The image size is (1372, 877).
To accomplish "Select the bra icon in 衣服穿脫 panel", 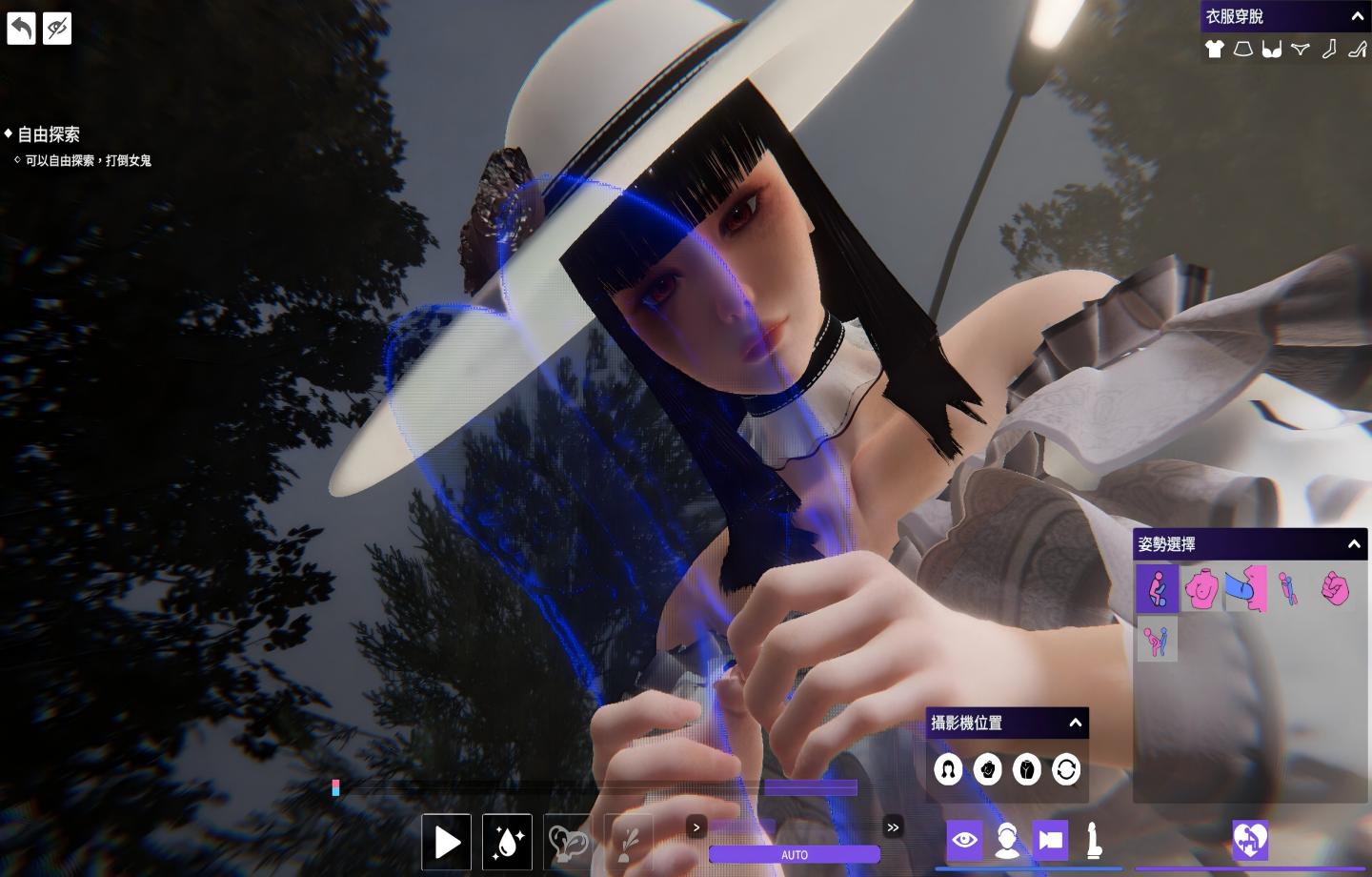I will click(1271, 50).
